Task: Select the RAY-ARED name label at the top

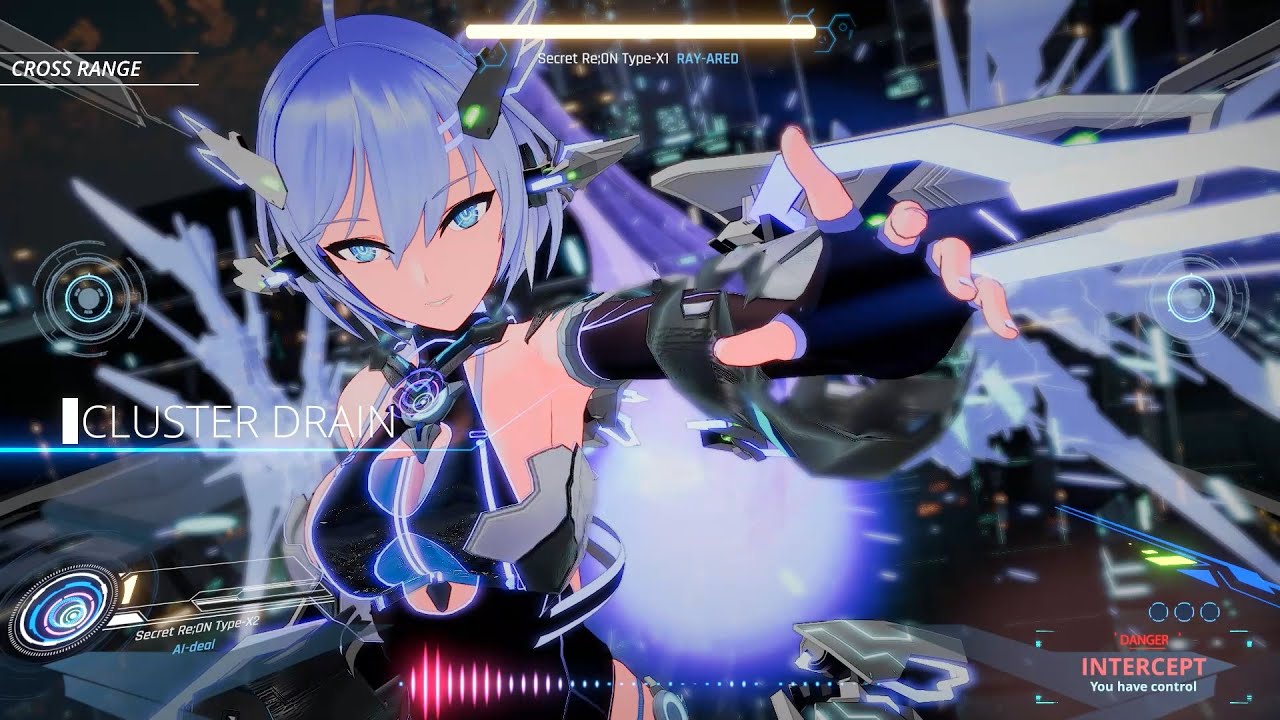Action: [705, 60]
